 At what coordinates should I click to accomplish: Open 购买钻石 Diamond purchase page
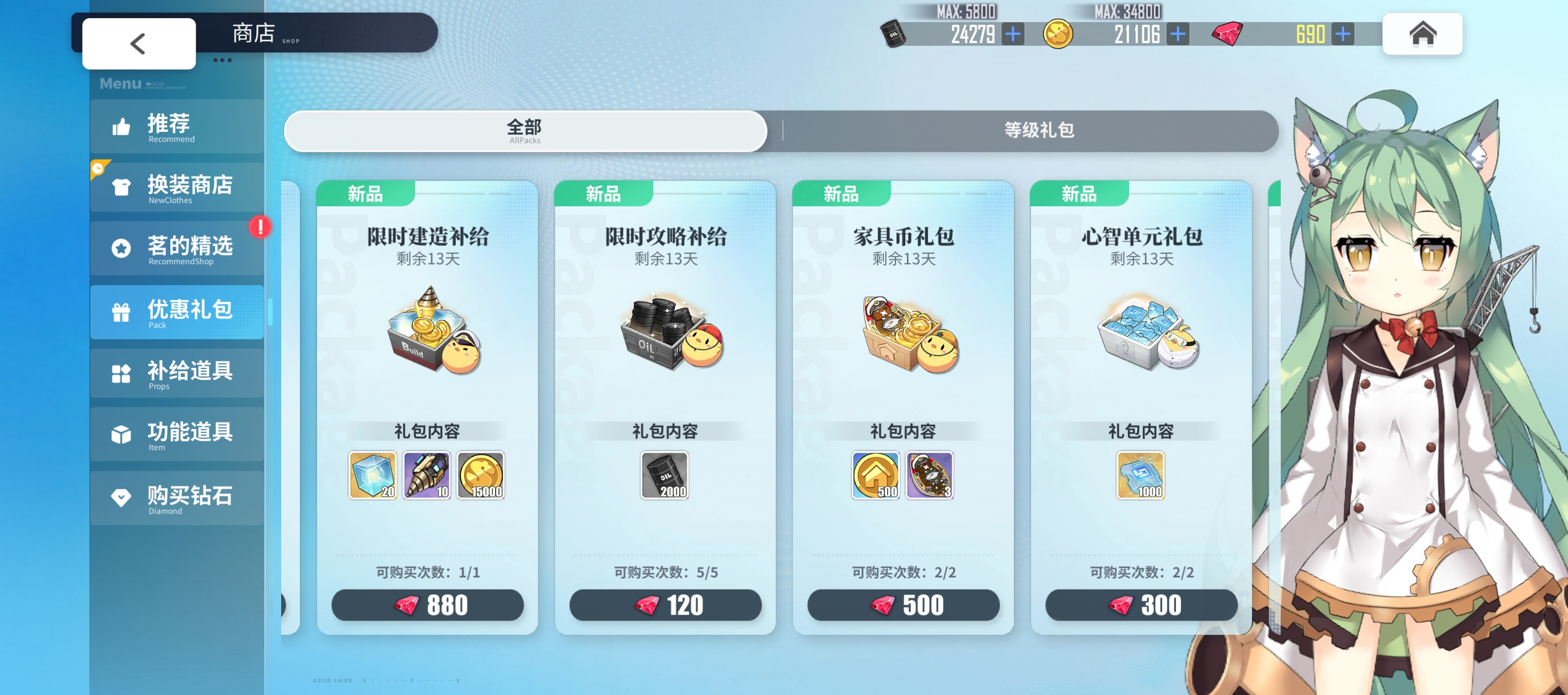click(176, 498)
